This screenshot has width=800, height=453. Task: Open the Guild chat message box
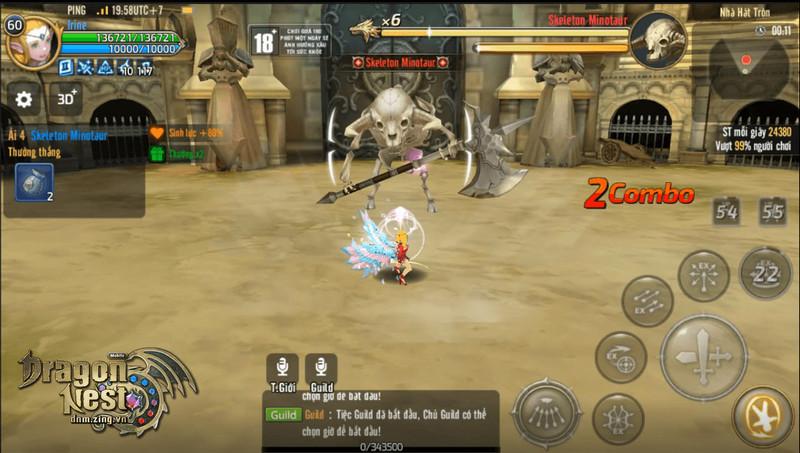380,418
